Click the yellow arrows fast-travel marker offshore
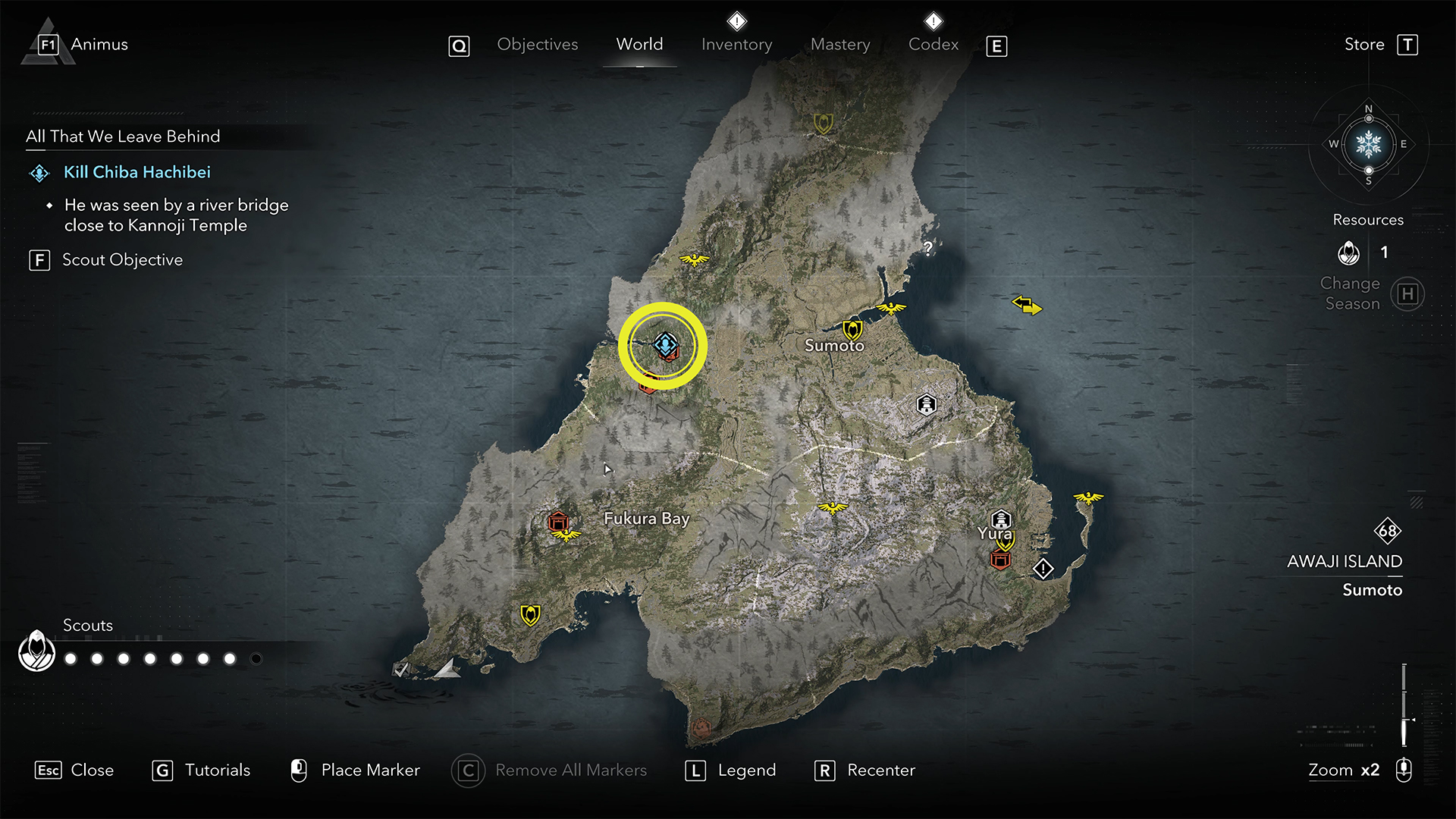The image size is (1456, 819). pos(1027,305)
